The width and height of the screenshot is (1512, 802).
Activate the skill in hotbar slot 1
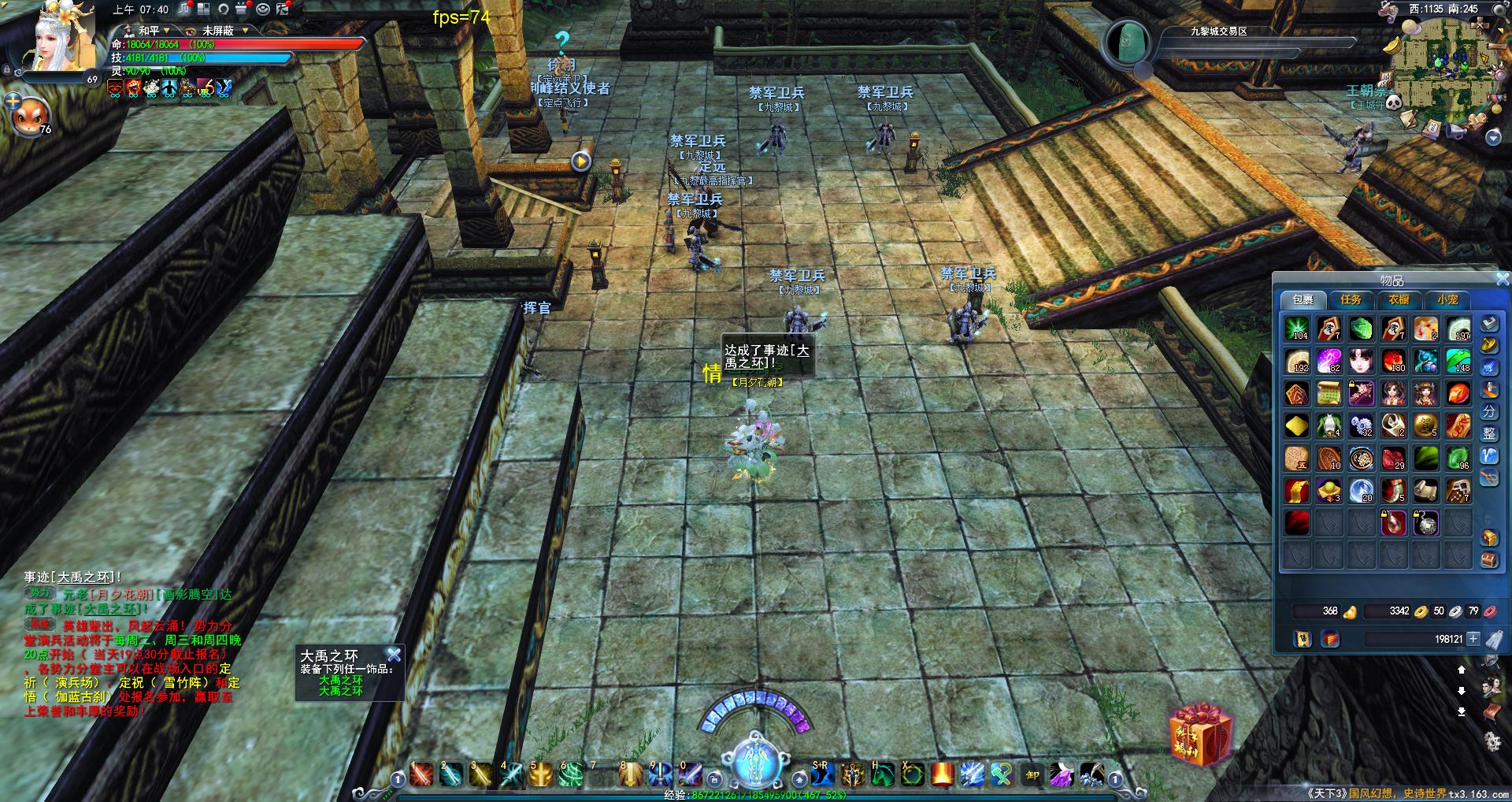pyautogui.click(x=421, y=775)
